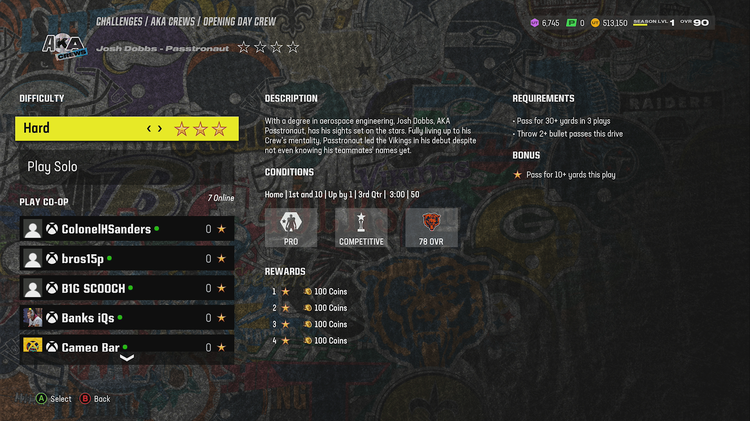This screenshot has height=421, width=750.
Task: Select the Hard difficulty row
Action: pyautogui.click(x=127, y=128)
